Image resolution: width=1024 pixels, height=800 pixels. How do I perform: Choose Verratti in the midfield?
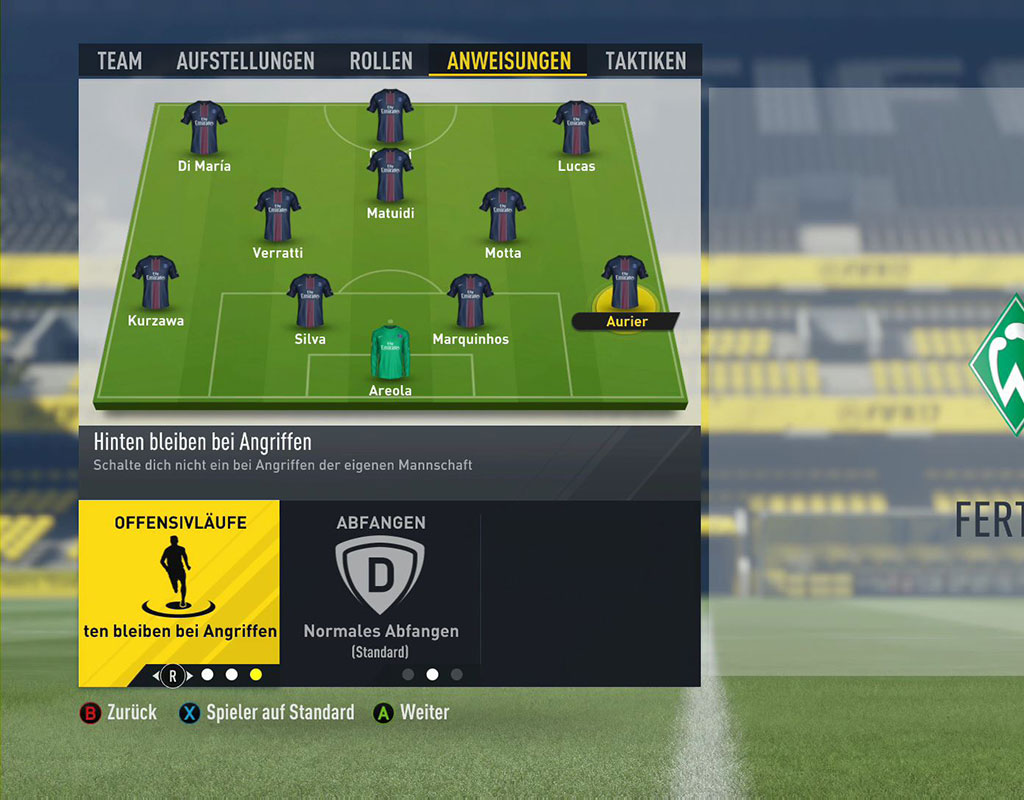pyautogui.click(x=277, y=215)
